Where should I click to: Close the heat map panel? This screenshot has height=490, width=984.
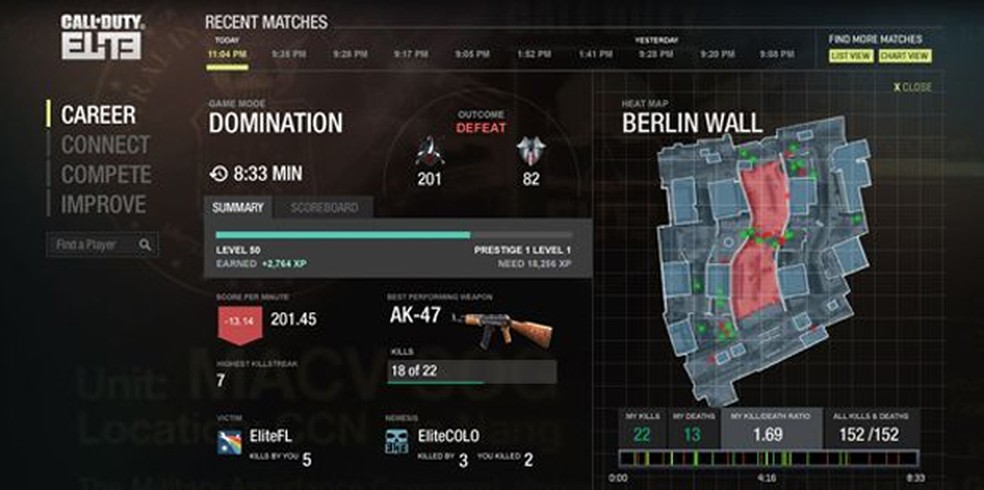point(911,88)
